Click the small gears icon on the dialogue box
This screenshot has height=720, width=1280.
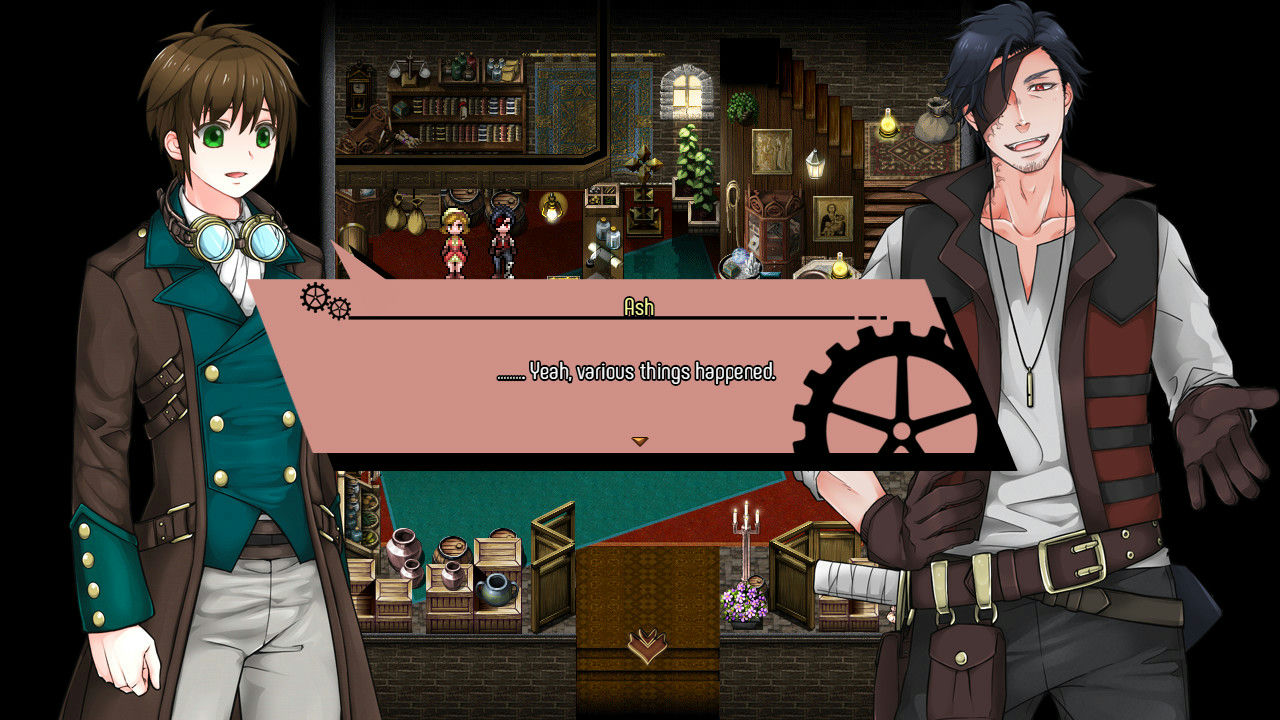tap(311, 300)
